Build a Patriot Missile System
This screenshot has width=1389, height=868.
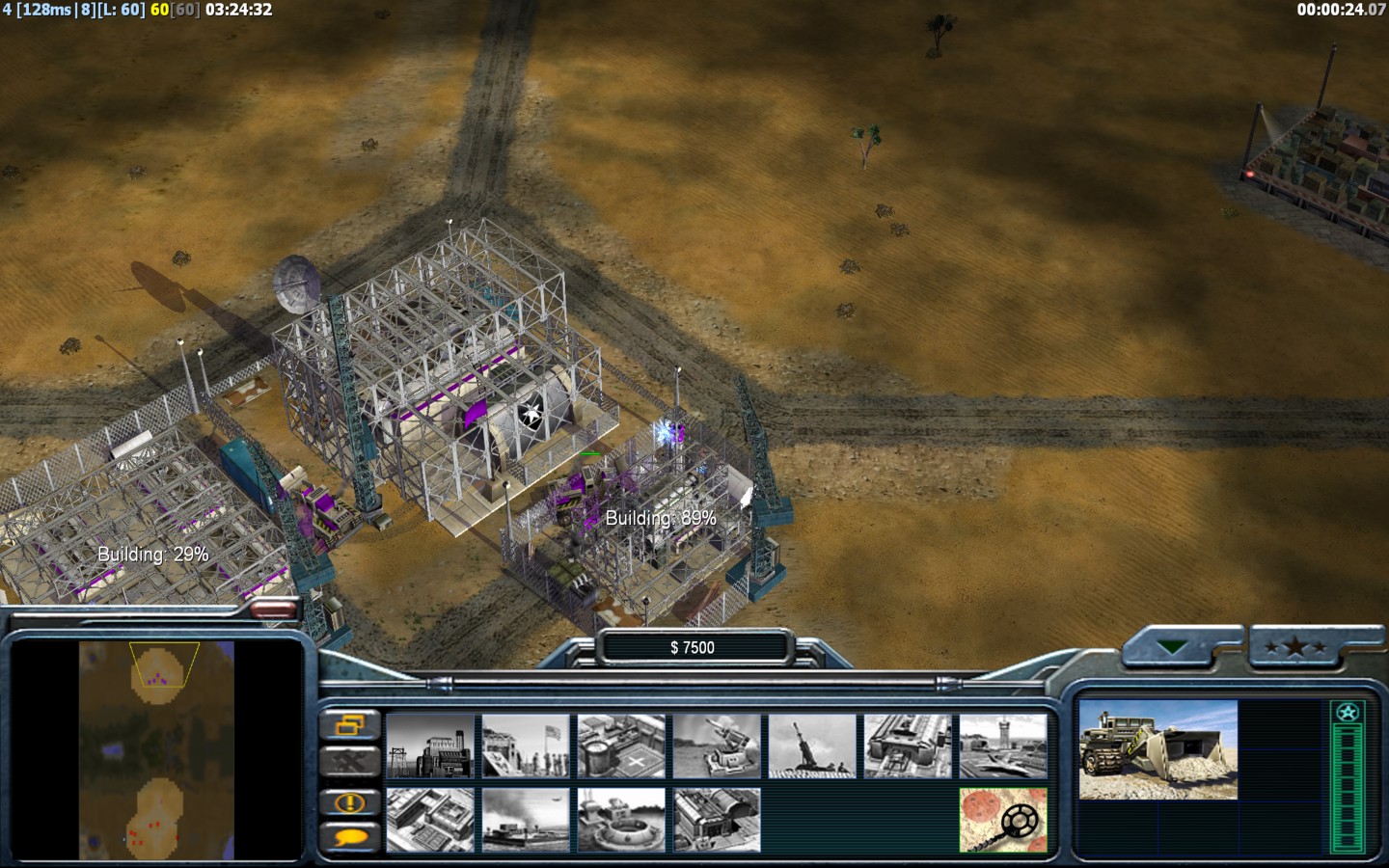click(717, 746)
